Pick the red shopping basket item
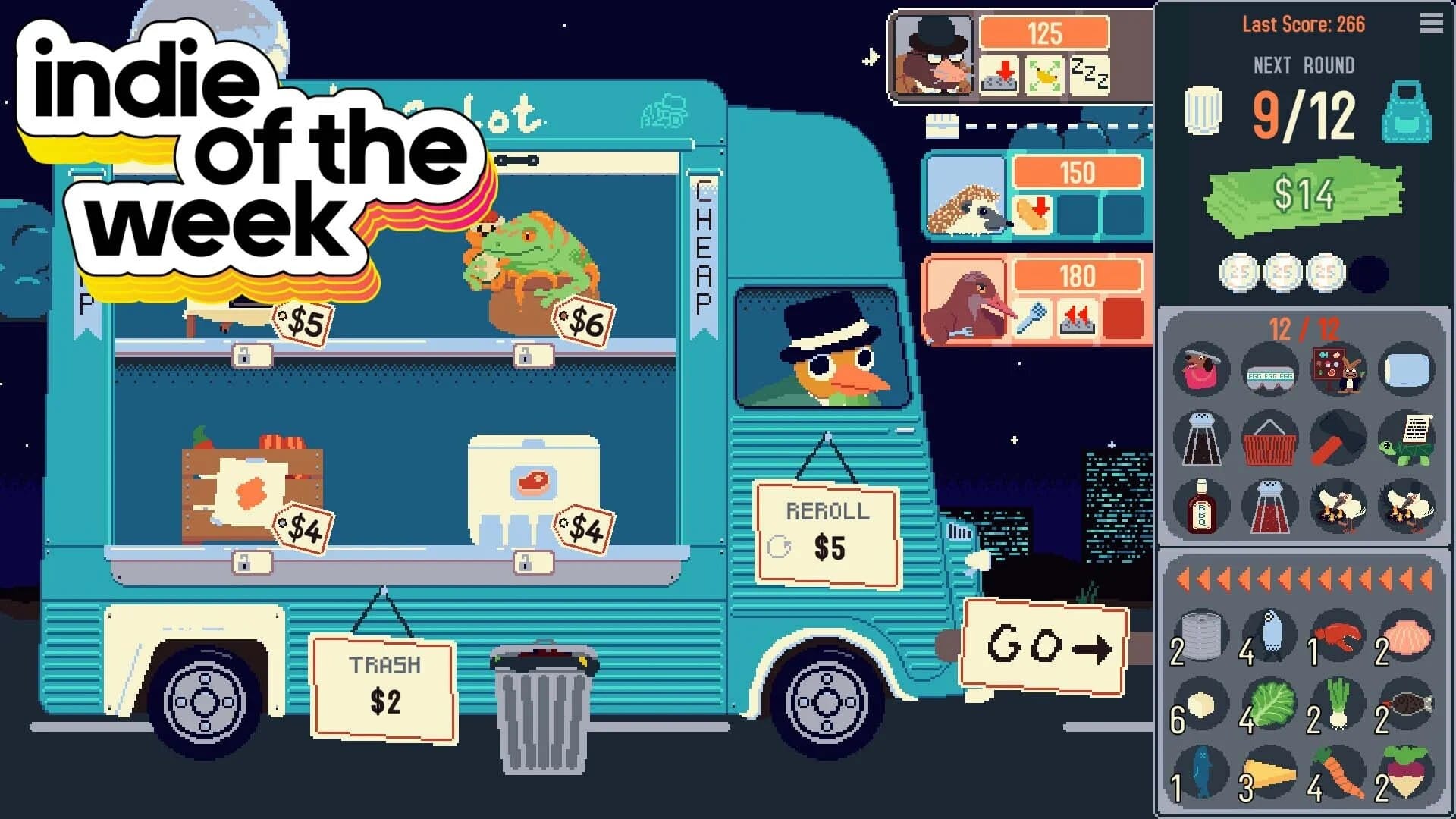Image resolution: width=1456 pixels, height=819 pixels. click(1269, 438)
